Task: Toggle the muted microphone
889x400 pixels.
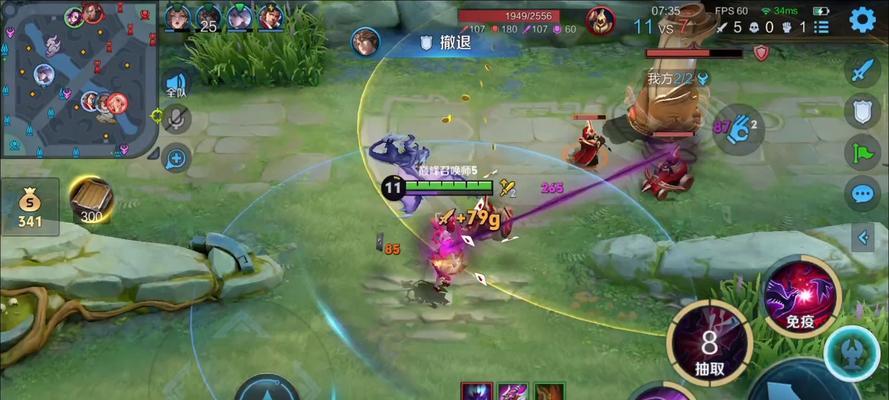Action: point(176,120)
